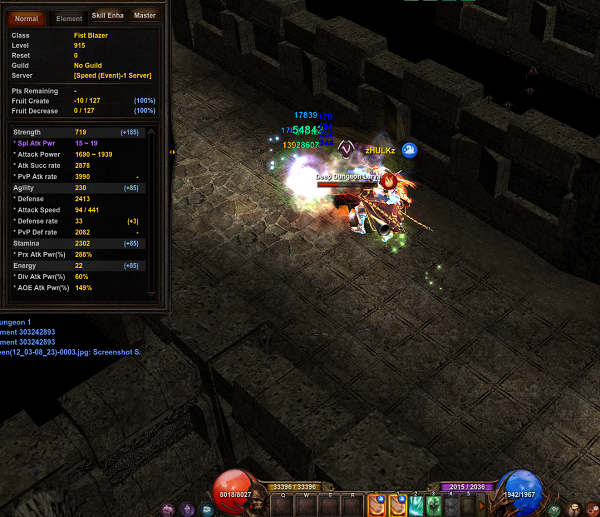Switch to the Normal stats tab
Viewport: 600px width, 517px height.
26,17
